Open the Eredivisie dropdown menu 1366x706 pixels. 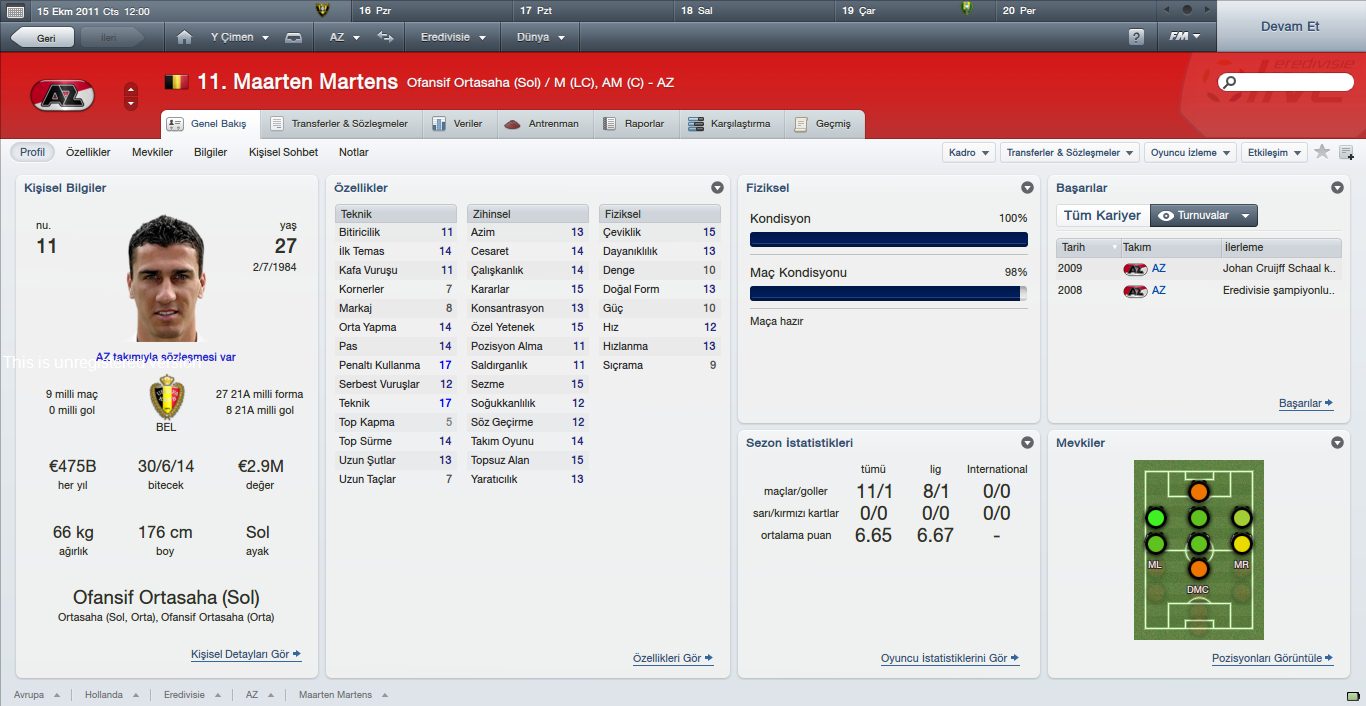(x=453, y=37)
